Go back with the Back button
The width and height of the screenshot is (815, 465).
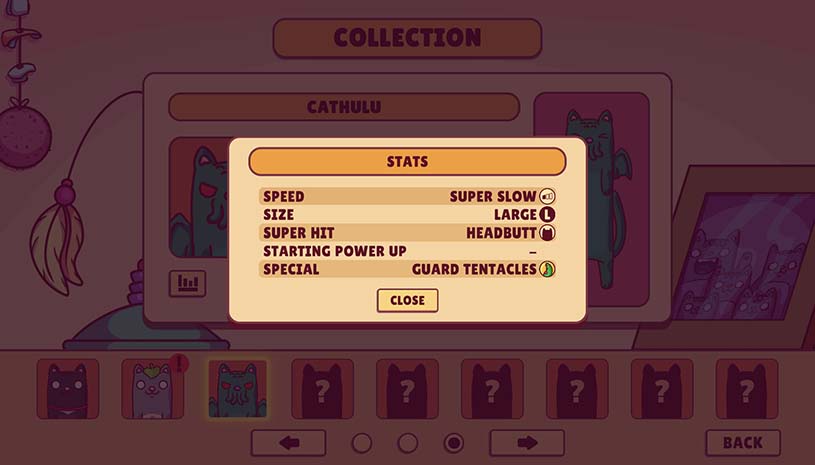click(x=742, y=442)
